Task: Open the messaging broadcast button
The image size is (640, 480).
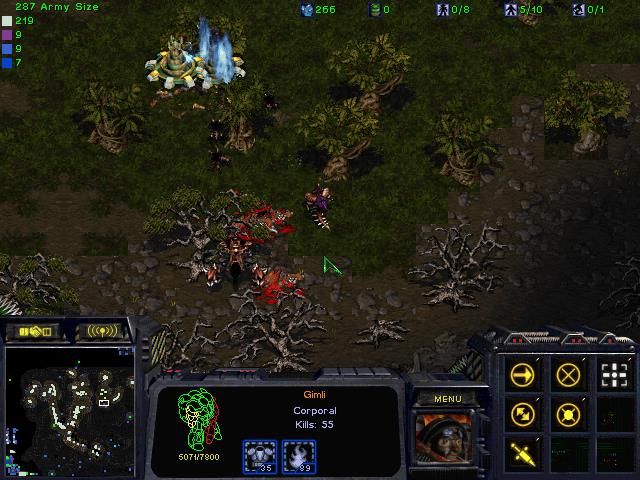Action: click(102, 330)
